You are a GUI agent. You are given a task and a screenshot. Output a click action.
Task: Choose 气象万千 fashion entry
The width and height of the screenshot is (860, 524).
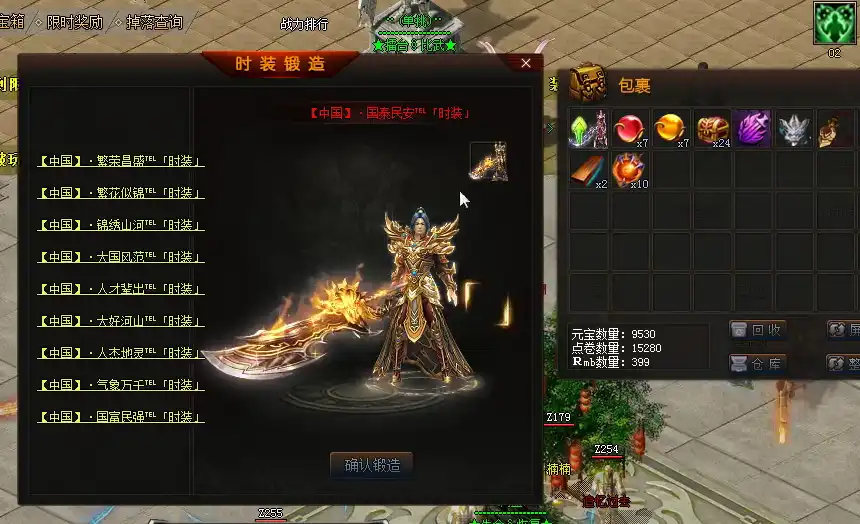121,385
